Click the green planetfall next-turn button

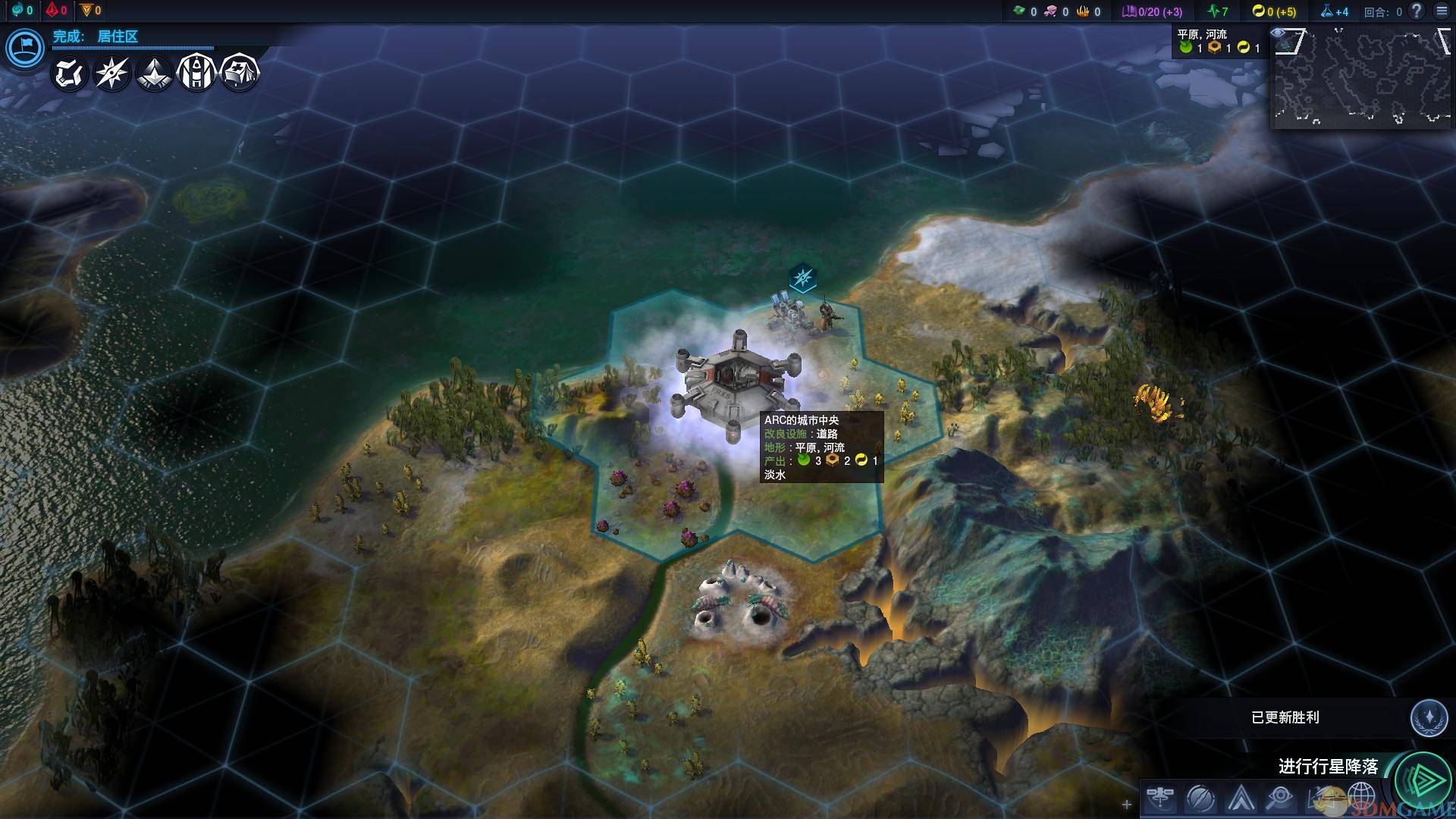click(x=1423, y=778)
